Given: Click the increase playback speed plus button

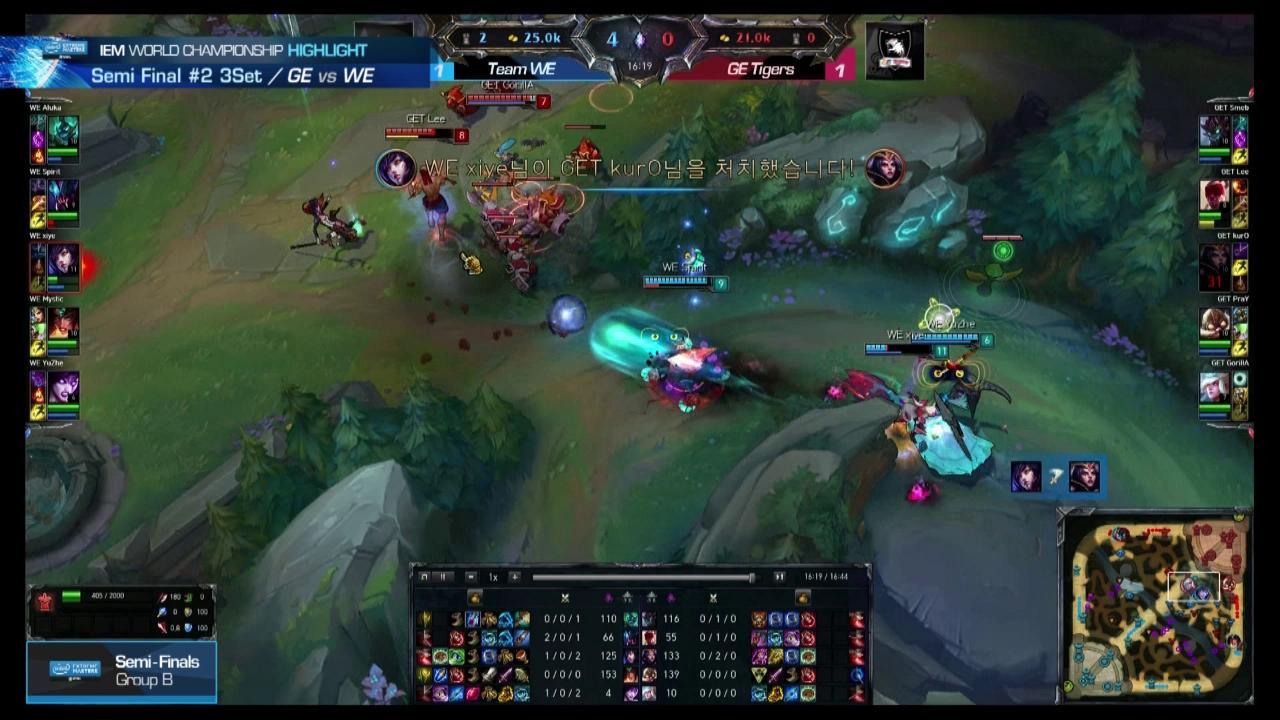Looking at the screenshot, I should point(514,578).
